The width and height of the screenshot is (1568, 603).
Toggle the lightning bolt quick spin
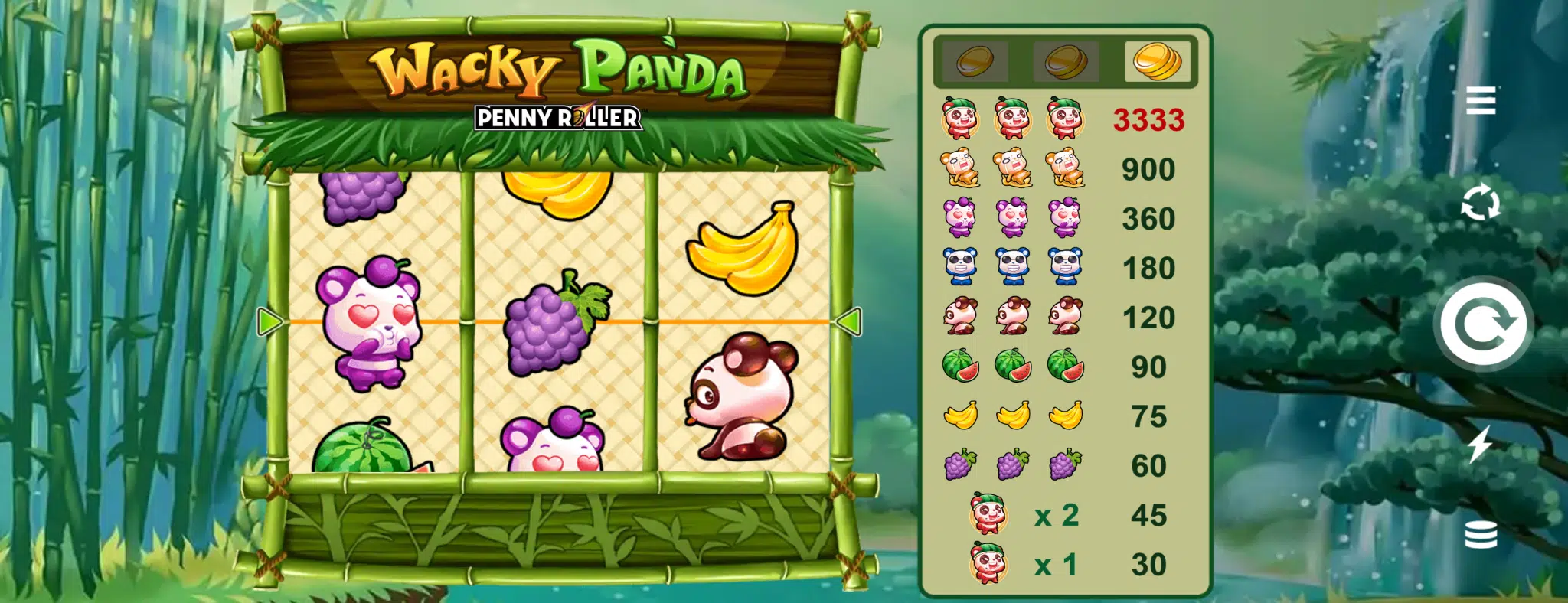point(1479,444)
